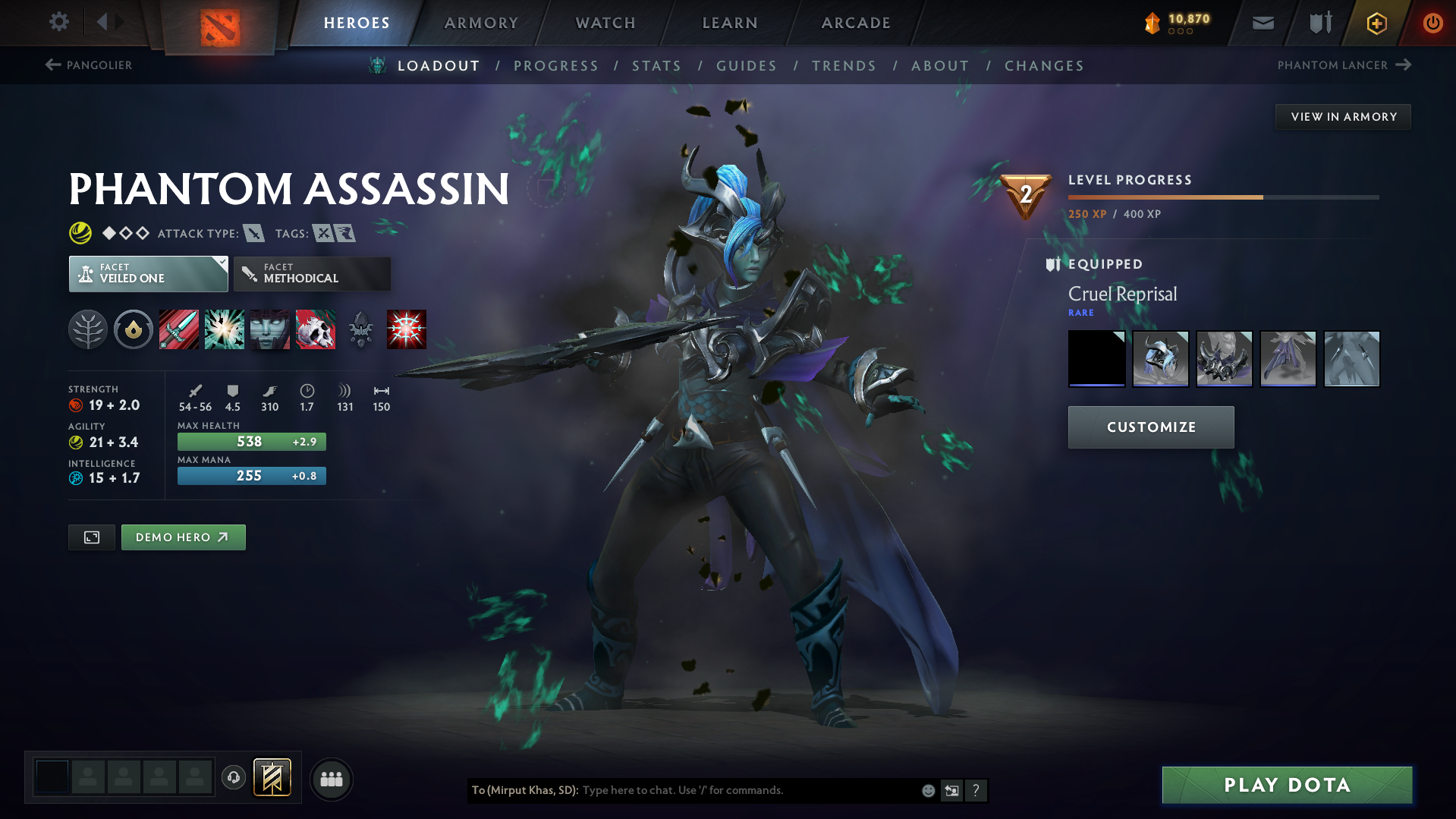
Task: Click the Level Progress XP bar
Action: (x=1222, y=196)
